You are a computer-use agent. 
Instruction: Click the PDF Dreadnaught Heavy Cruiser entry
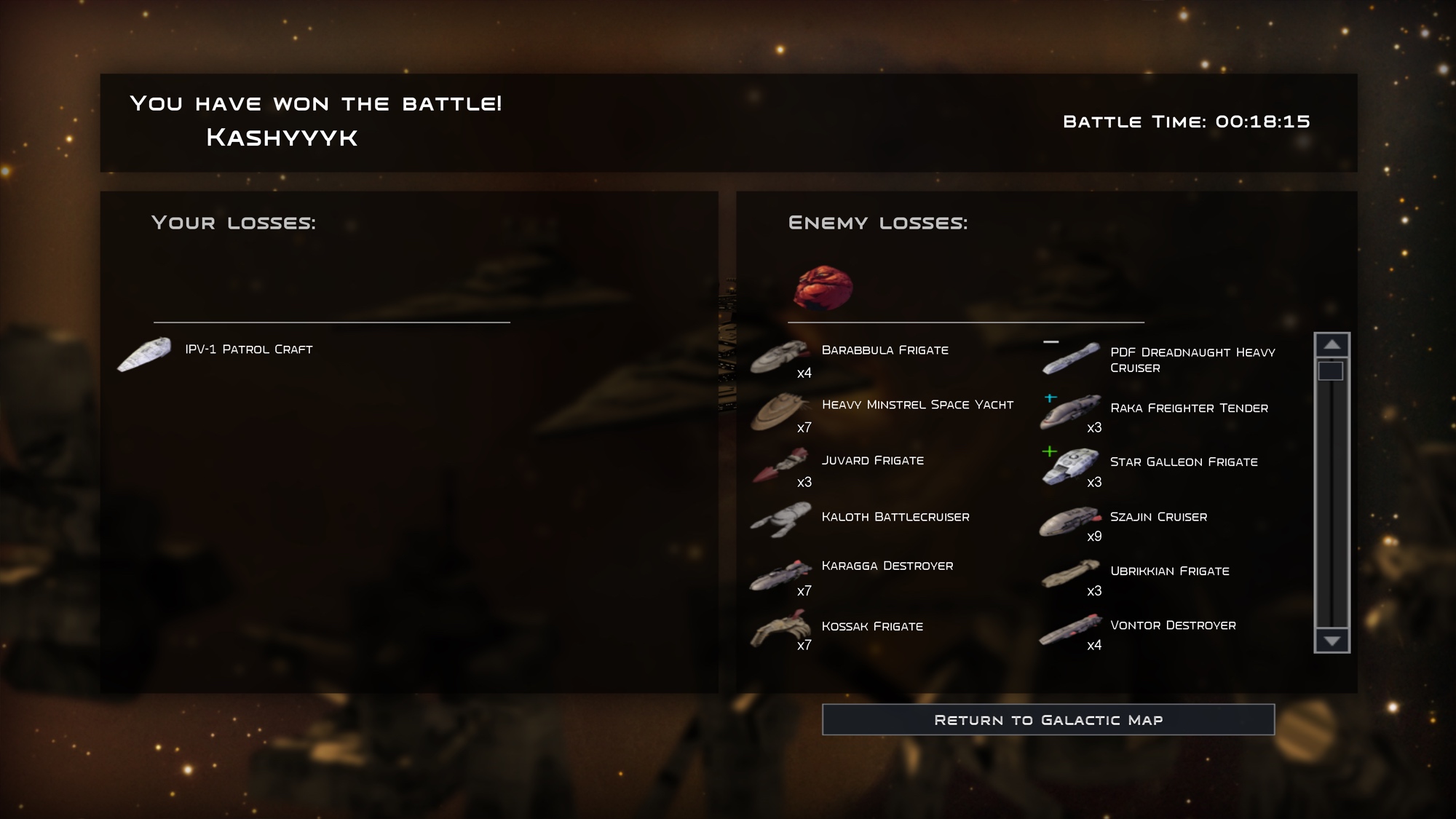[1192, 360]
